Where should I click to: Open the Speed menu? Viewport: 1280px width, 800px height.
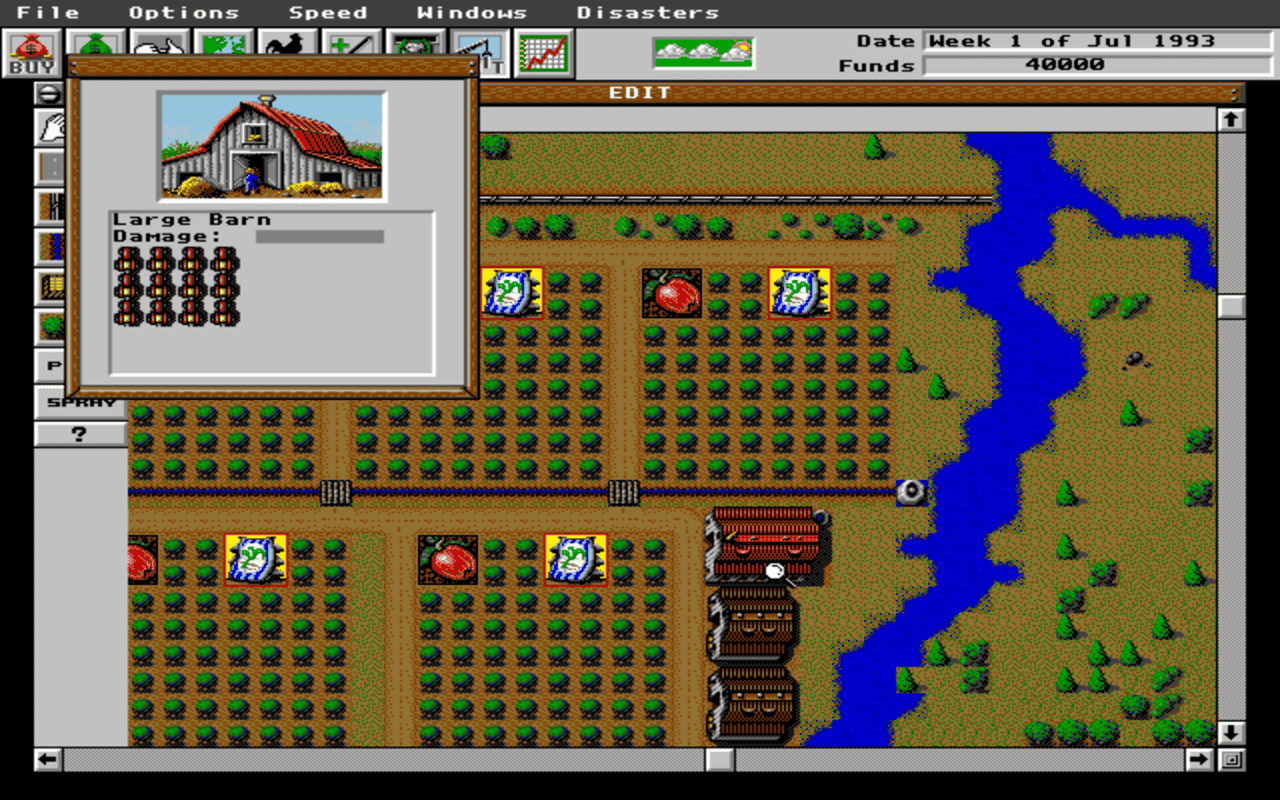328,12
